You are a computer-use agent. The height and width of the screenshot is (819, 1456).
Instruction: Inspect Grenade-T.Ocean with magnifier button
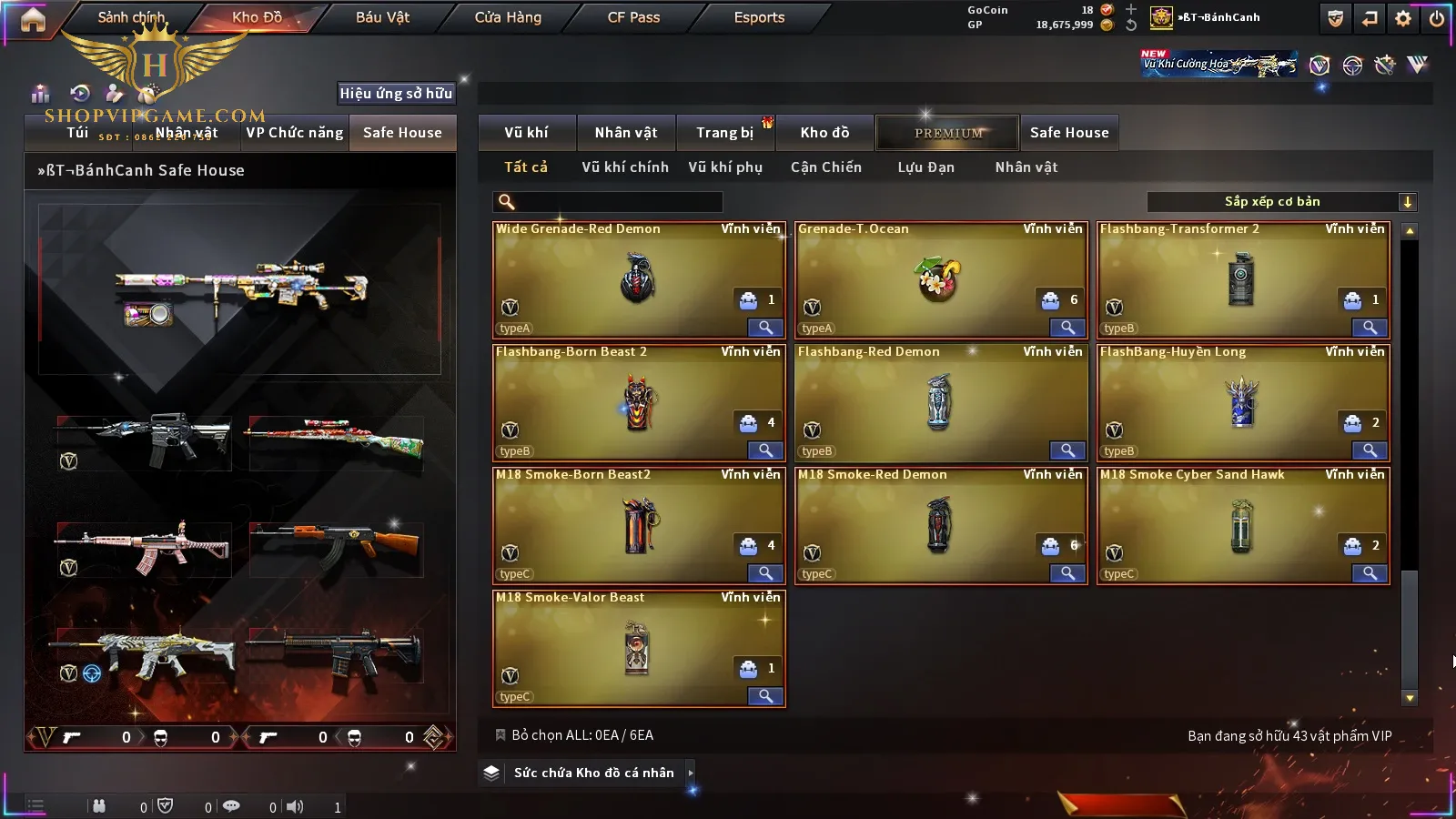1067,328
